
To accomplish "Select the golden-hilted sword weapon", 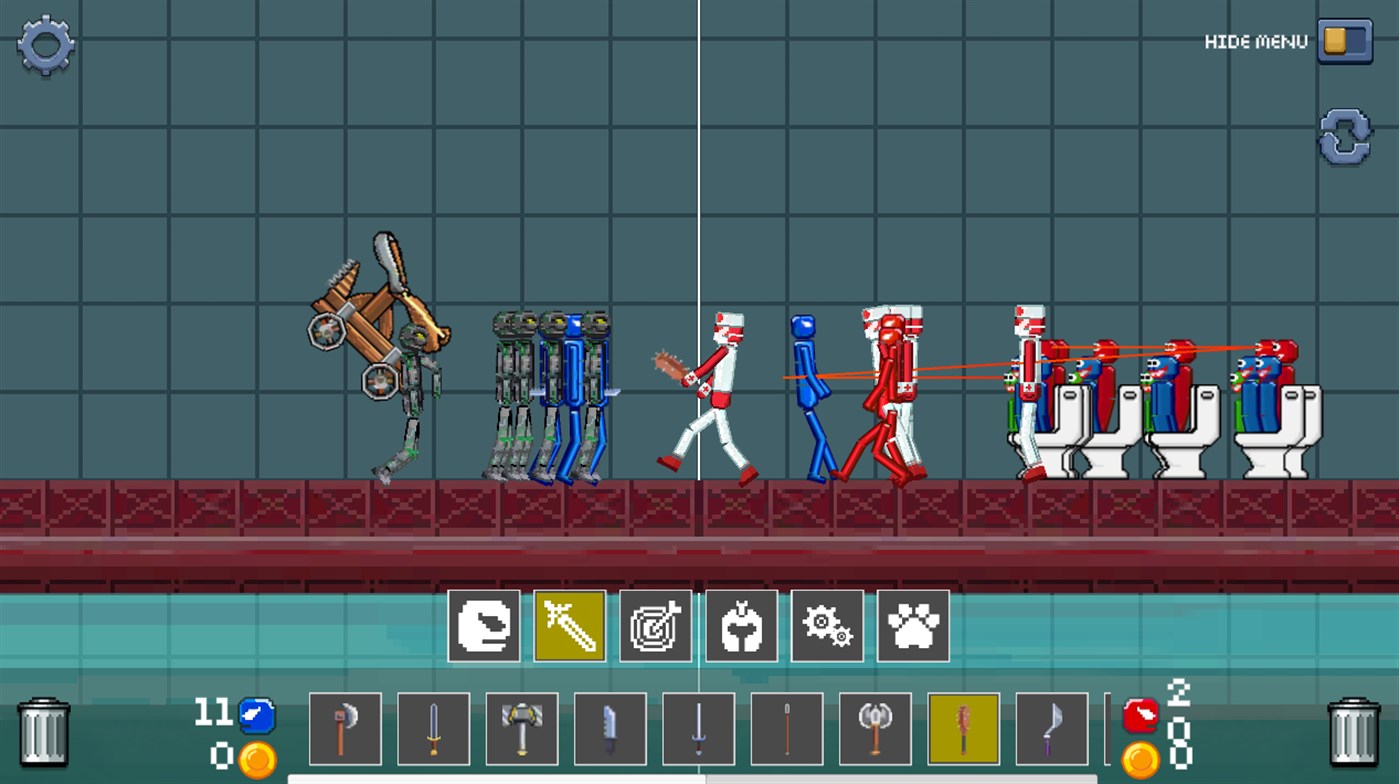I will coord(432,728).
